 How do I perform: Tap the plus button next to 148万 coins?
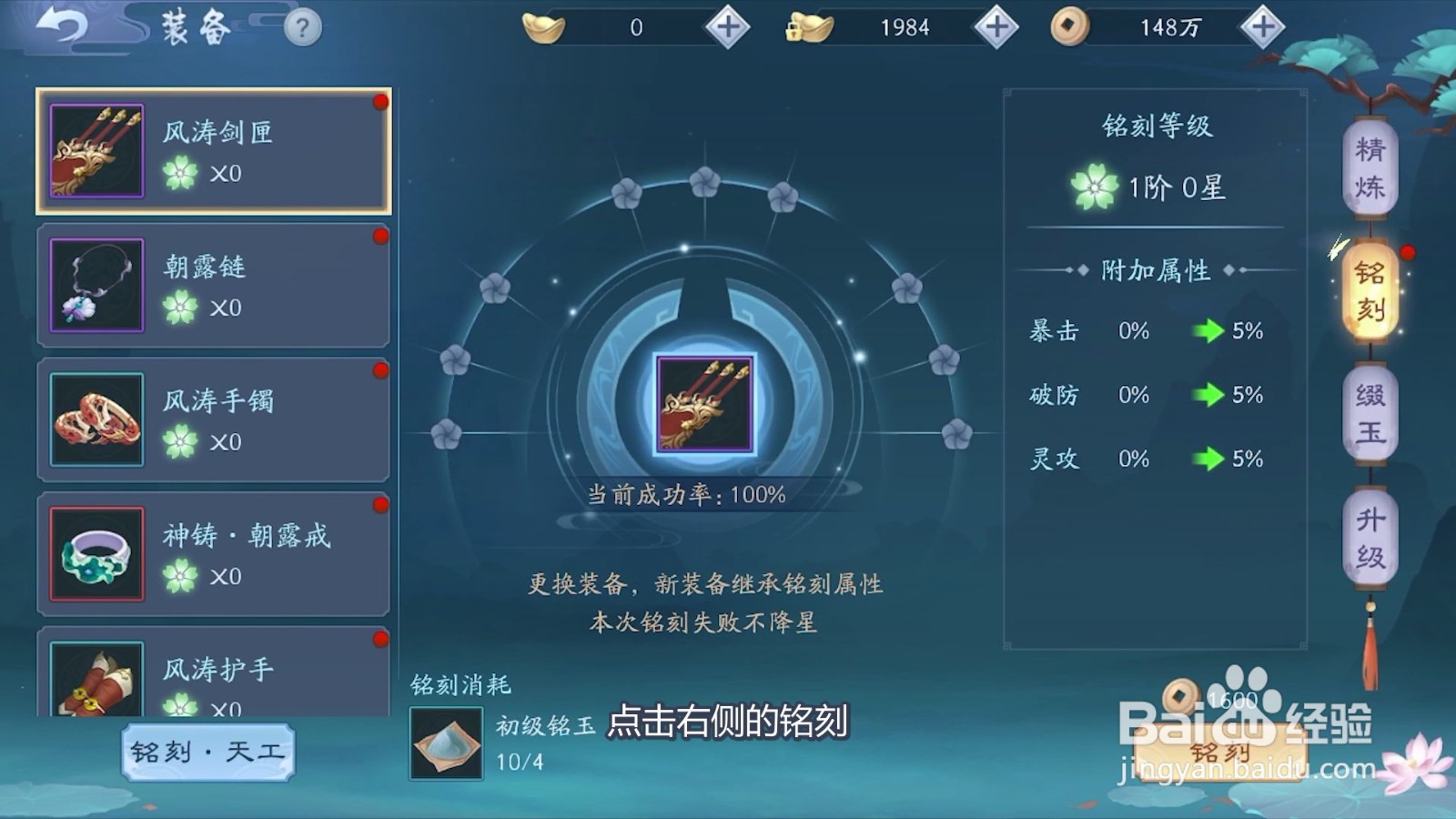pyautogui.click(x=1262, y=26)
